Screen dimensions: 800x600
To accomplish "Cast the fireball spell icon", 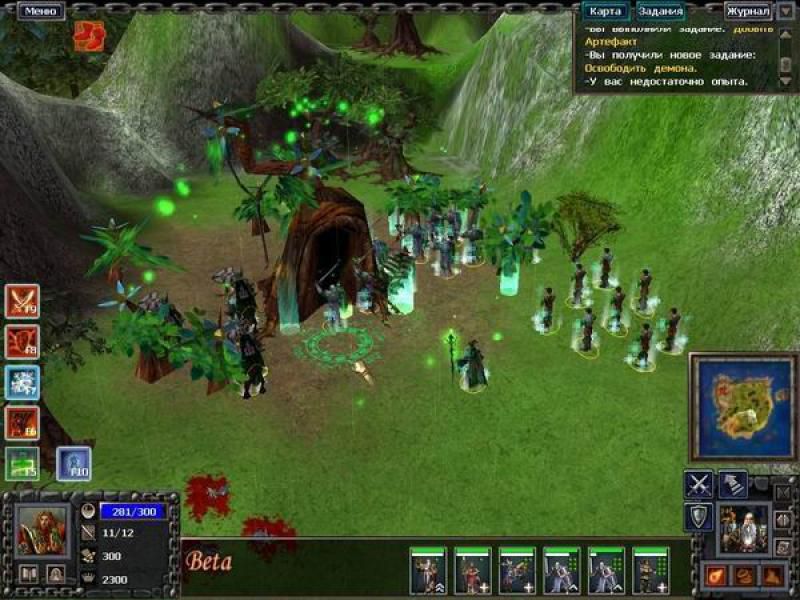I will click(x=716, y=575).
